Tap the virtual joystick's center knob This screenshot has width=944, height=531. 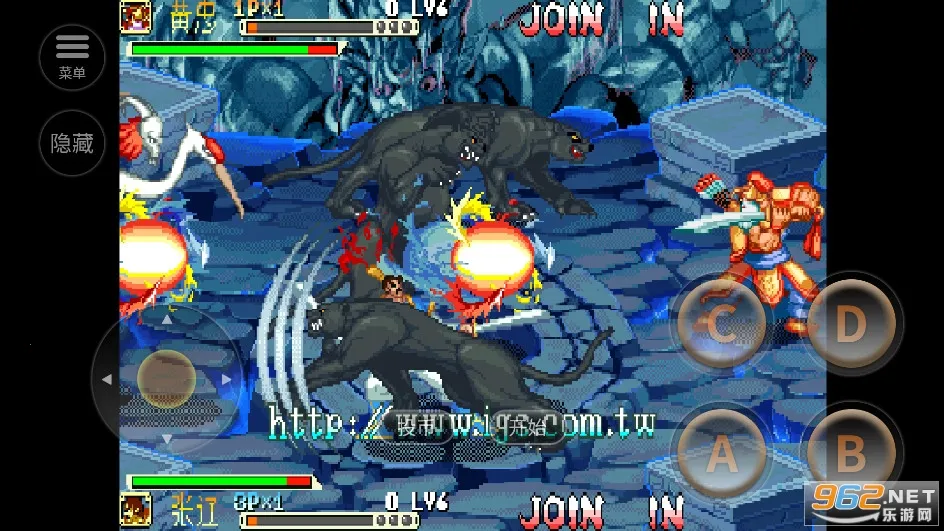coord(166,378)
